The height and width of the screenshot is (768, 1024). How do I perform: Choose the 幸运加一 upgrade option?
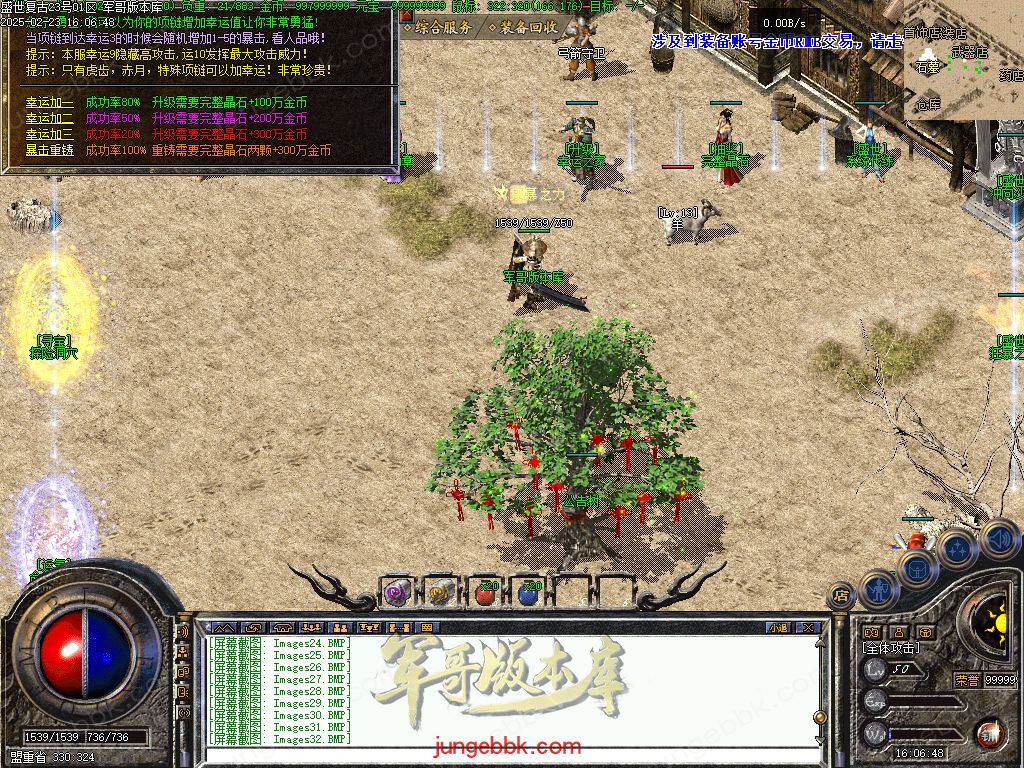(x=50, y=102)
